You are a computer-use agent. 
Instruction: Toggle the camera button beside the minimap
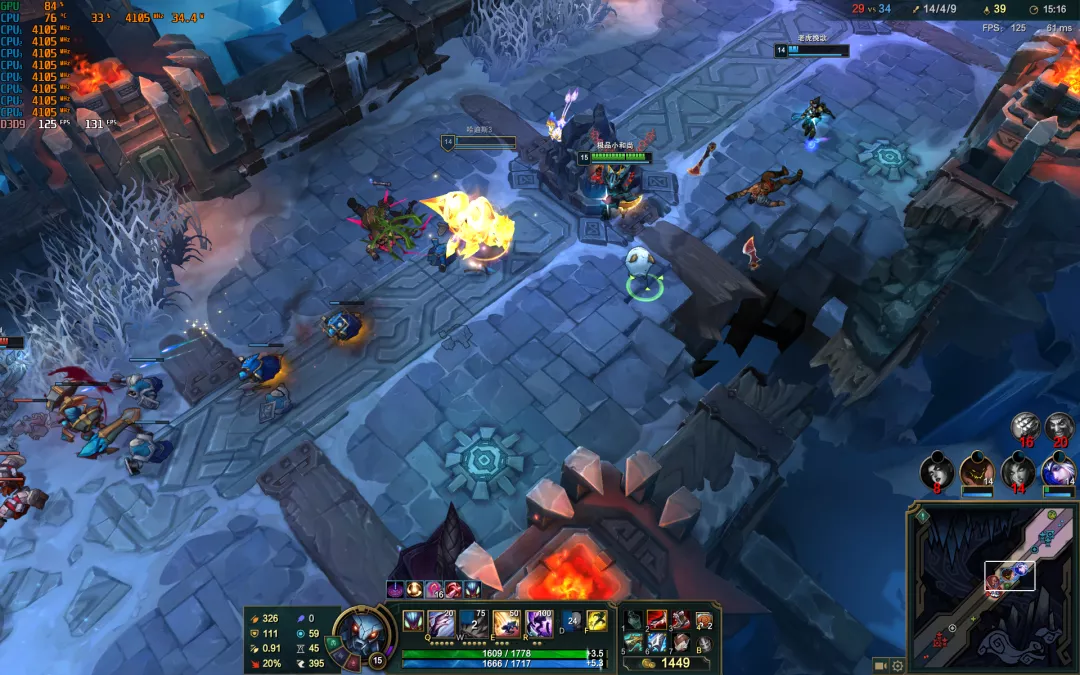tap(881, 665)
